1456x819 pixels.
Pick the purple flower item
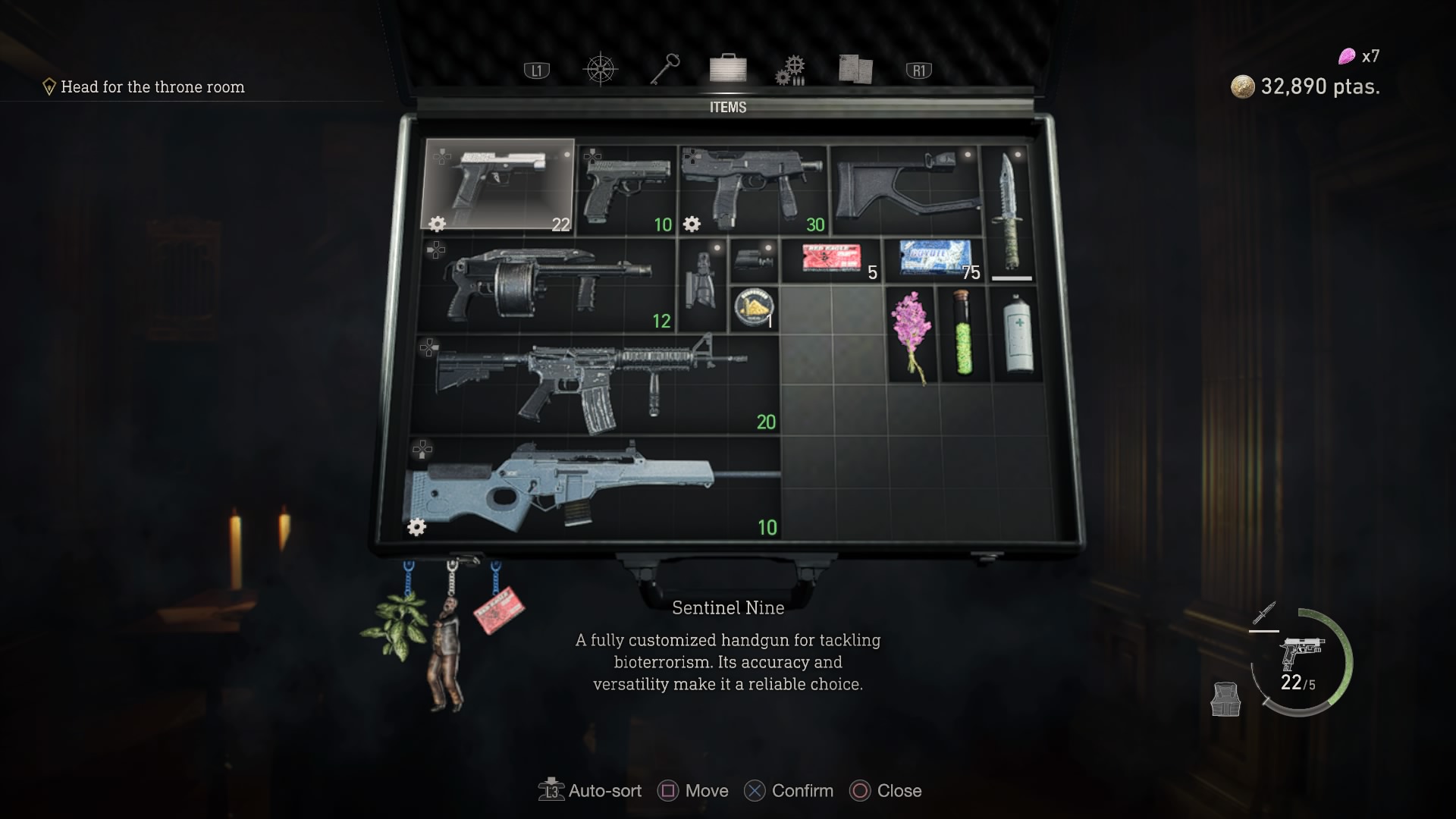911,334
